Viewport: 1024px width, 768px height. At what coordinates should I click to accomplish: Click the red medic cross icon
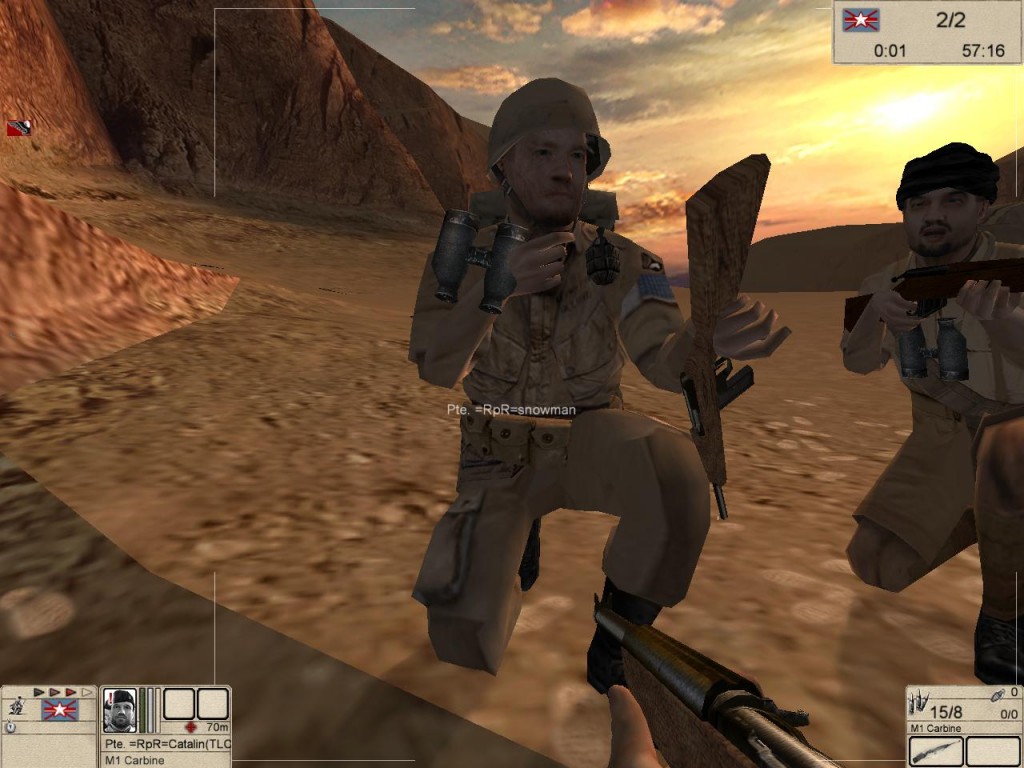[190, 727]
